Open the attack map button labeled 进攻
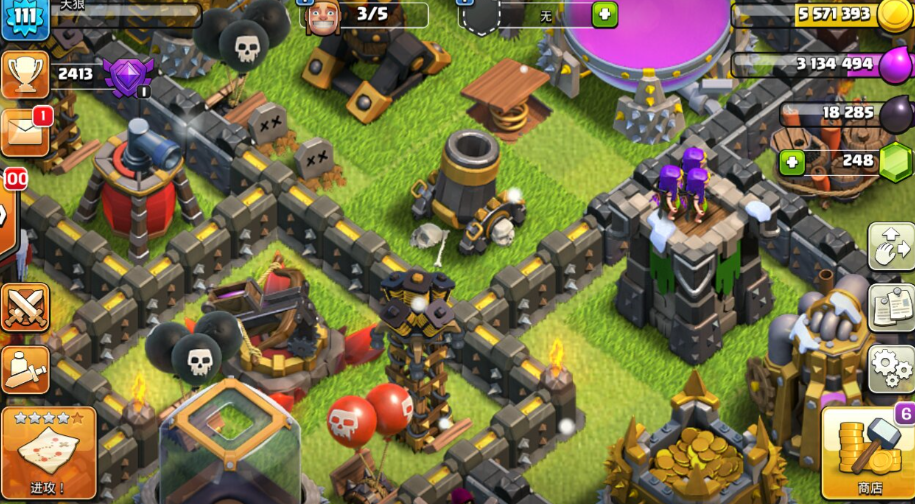The height and width of the screenshot is (504, 915). (48, 453)
